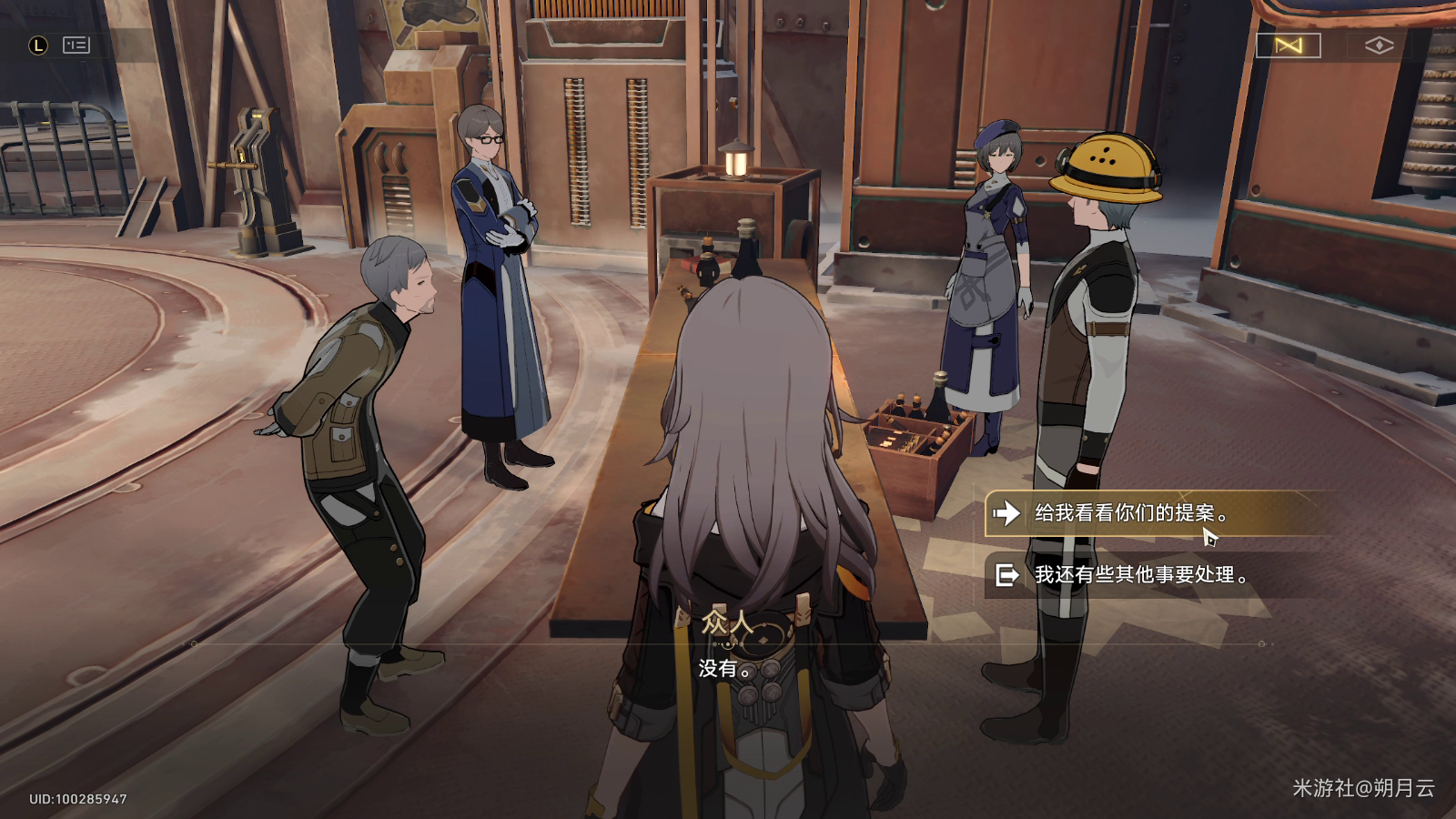Open the dialogue history log icon
Viewport: 1456px width, 819px height.
tap(76, 45)
